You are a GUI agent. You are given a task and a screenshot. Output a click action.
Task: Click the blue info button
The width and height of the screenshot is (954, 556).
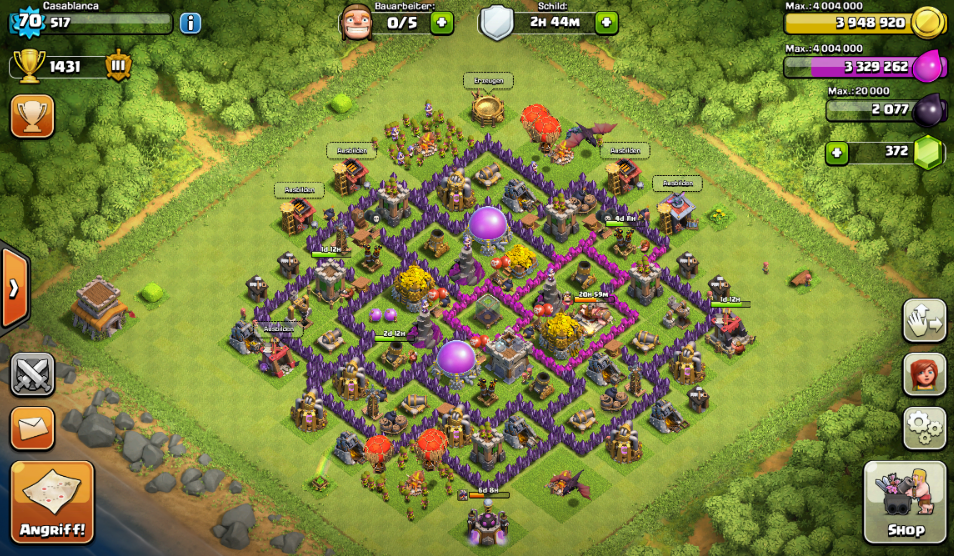tap(190, 23)
